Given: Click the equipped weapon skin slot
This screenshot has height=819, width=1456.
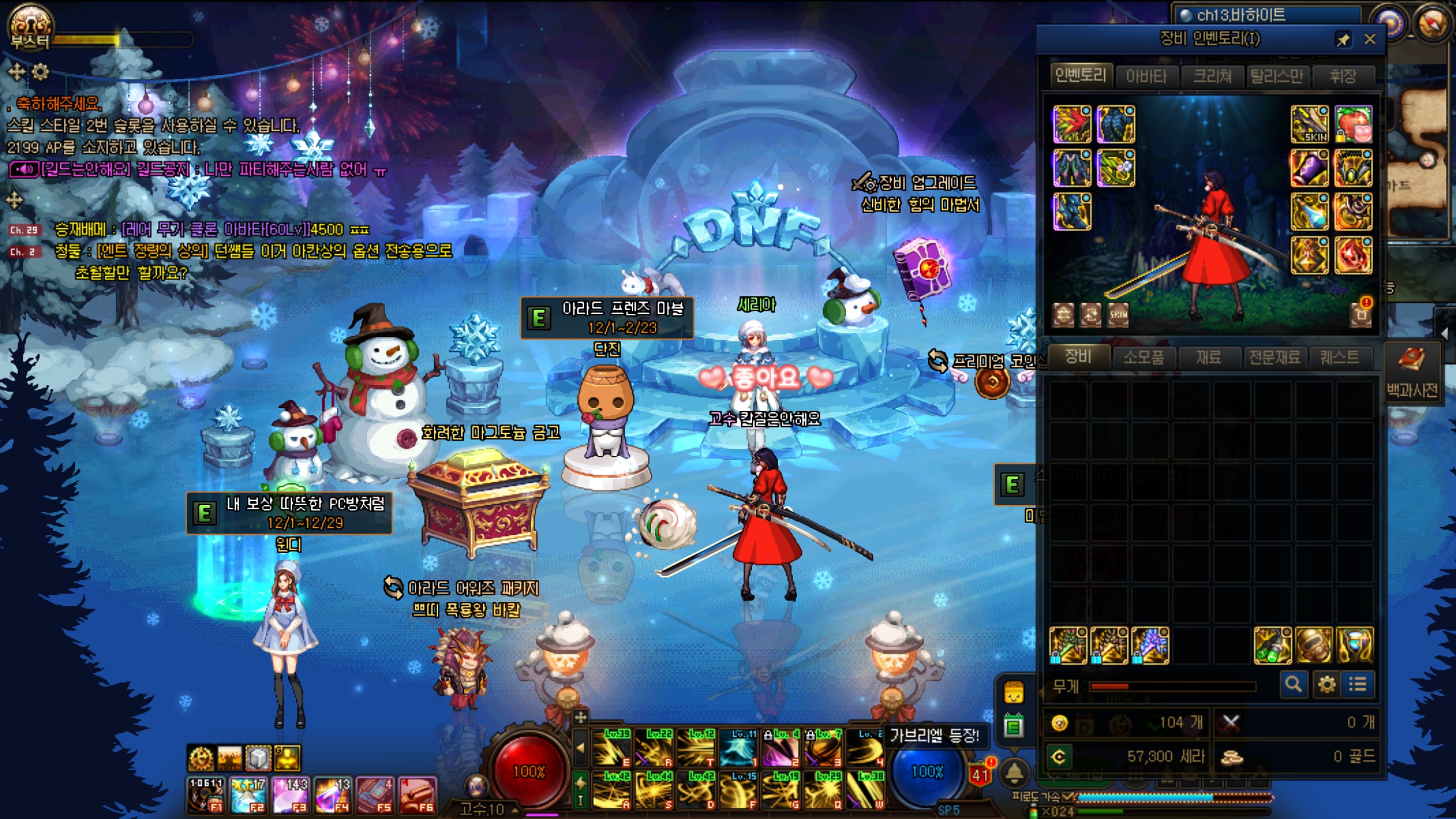Looking at the screenshot, I should pyautogui.click(x=1309, y=124).
